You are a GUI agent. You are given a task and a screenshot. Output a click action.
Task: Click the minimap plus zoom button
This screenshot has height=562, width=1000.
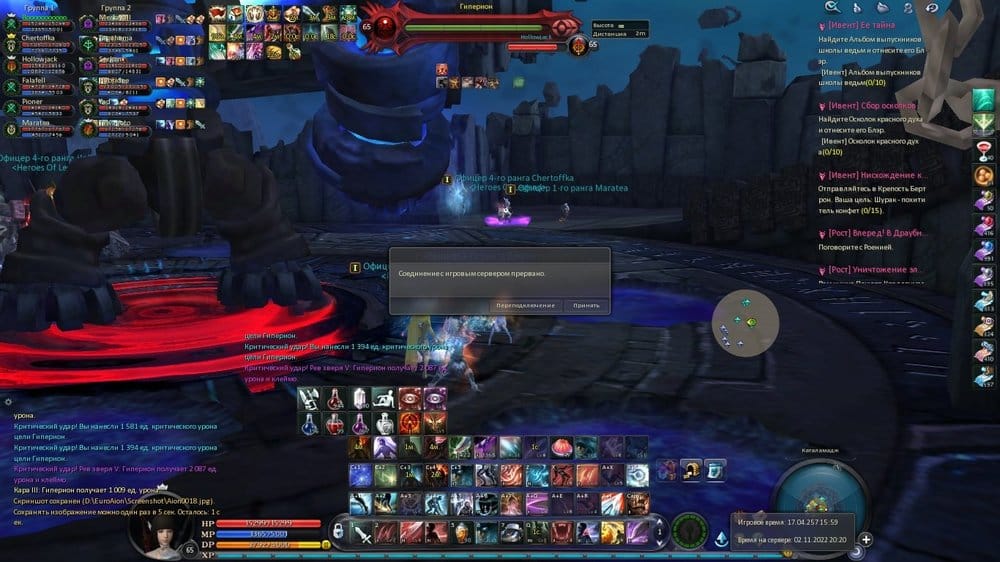coord(866,539)
